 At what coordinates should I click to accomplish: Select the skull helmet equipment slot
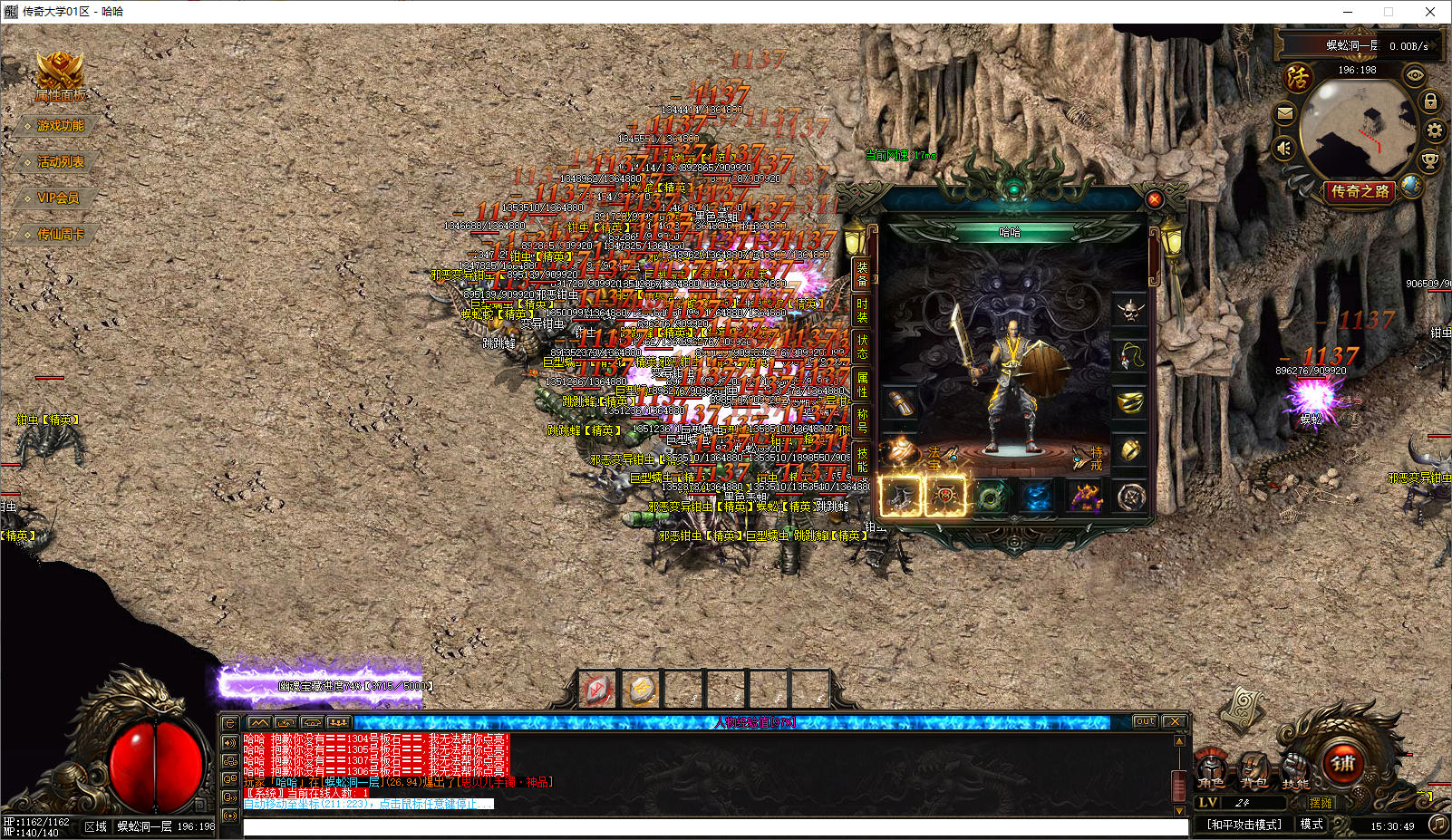[1129, 311]
